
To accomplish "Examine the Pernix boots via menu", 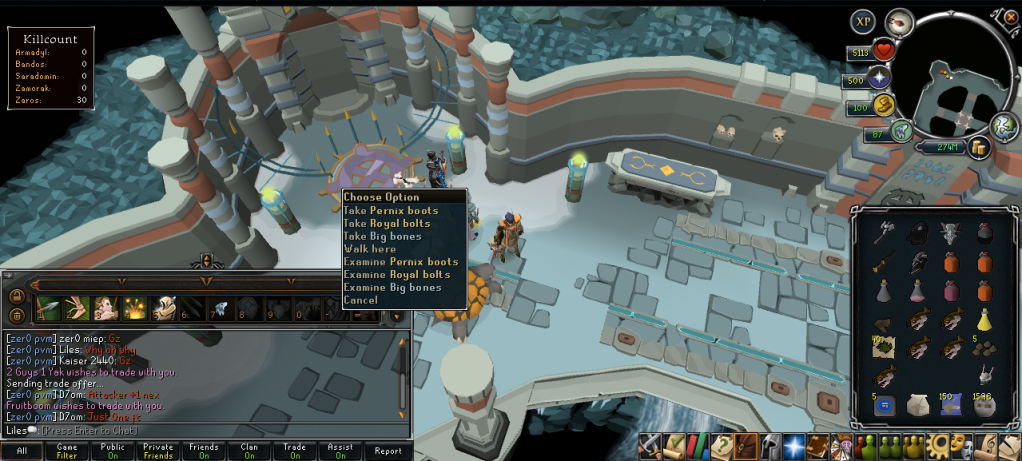I will [x=400, y=262].
